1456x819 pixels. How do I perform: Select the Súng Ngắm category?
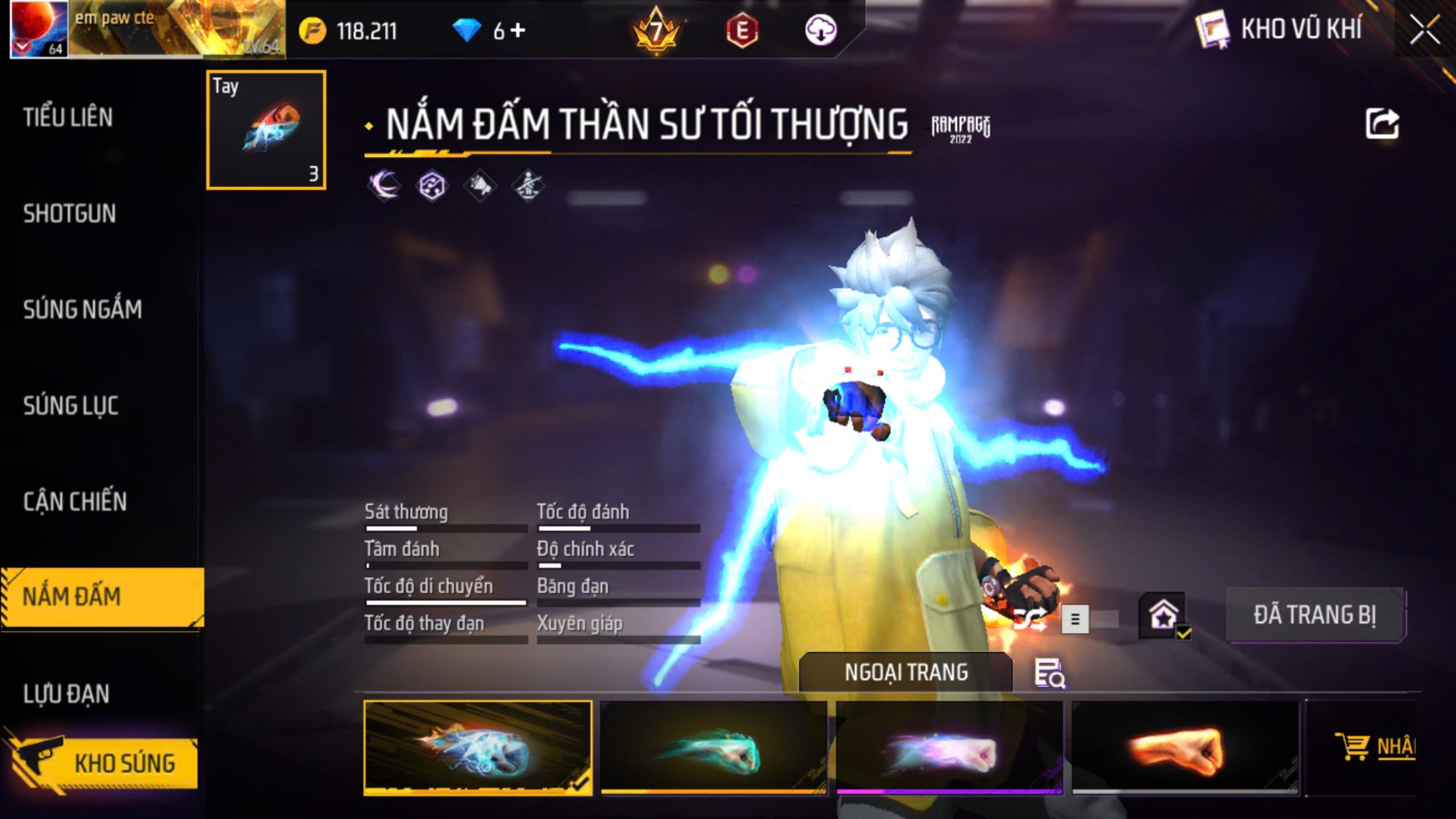click(x=82, y=309)
